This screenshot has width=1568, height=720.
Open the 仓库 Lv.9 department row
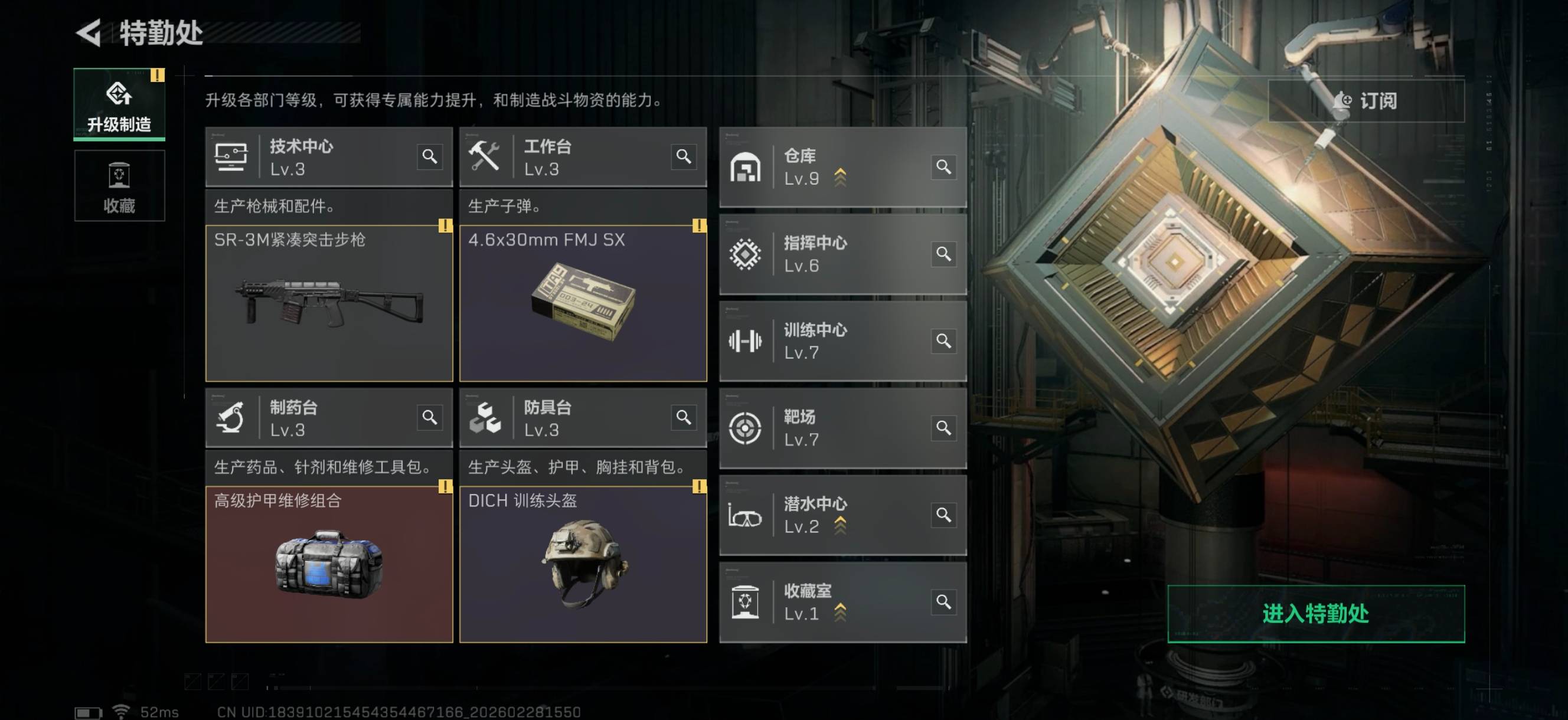click(842, 168)
